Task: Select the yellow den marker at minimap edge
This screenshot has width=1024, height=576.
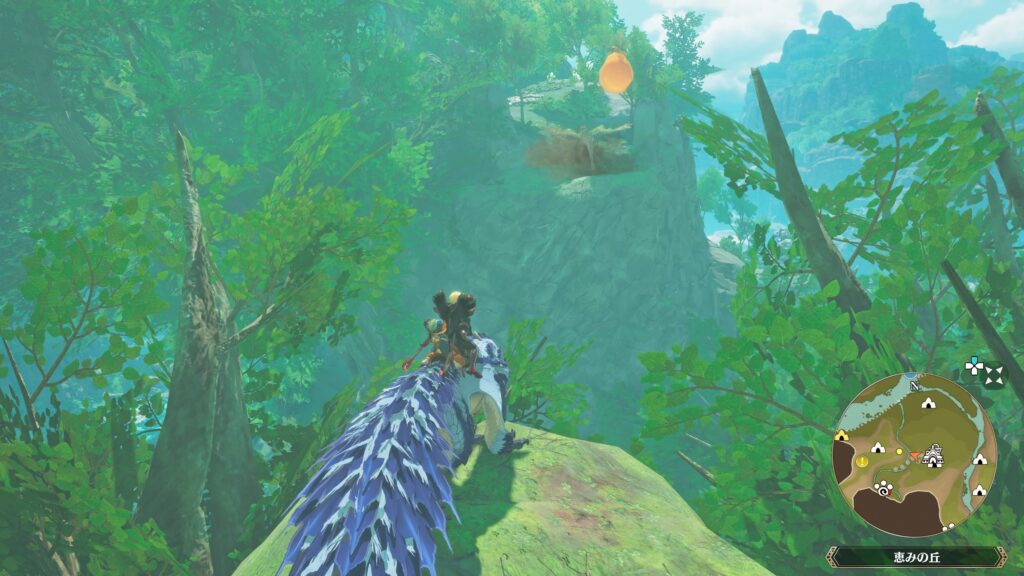Action: coord(842,435)
